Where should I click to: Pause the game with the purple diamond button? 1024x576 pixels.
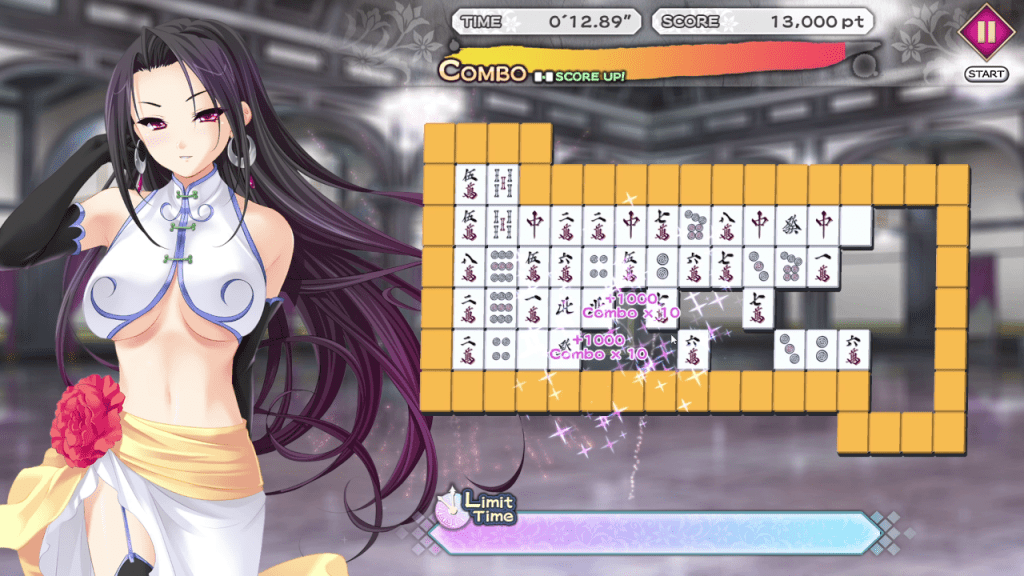click(x=986, y=32)
